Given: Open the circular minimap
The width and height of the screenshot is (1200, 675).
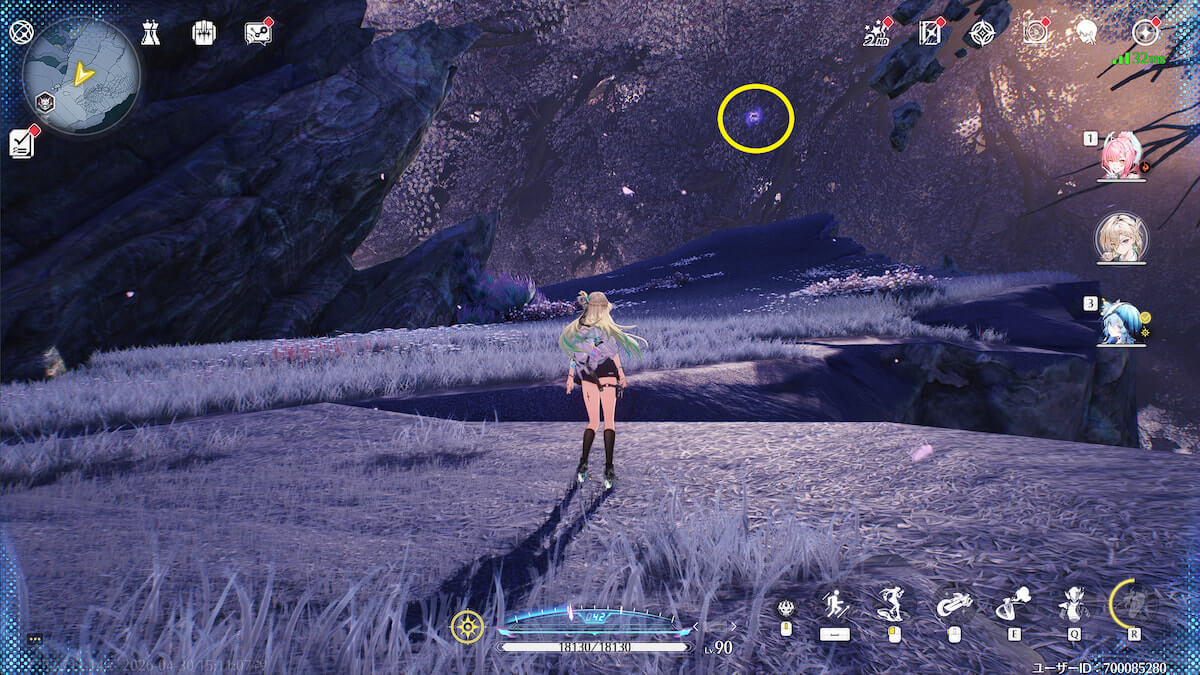Looking at the screenshot, I should coord(81,76).
